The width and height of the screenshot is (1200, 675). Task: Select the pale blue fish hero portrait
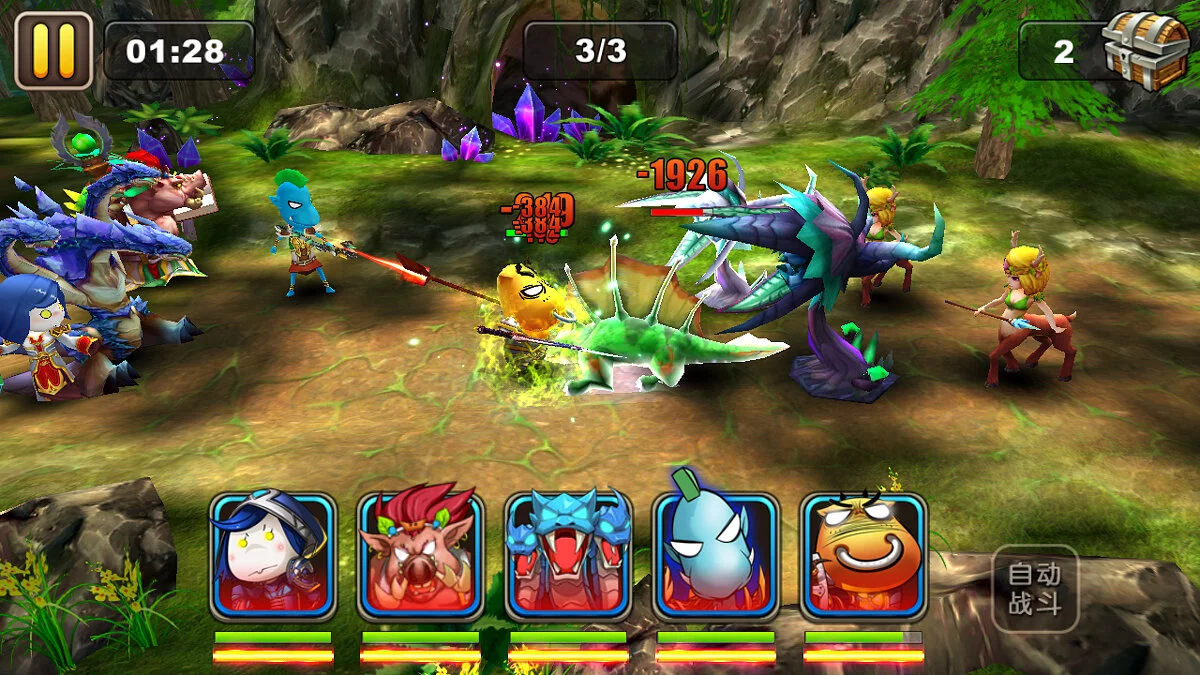pos(716,556)
